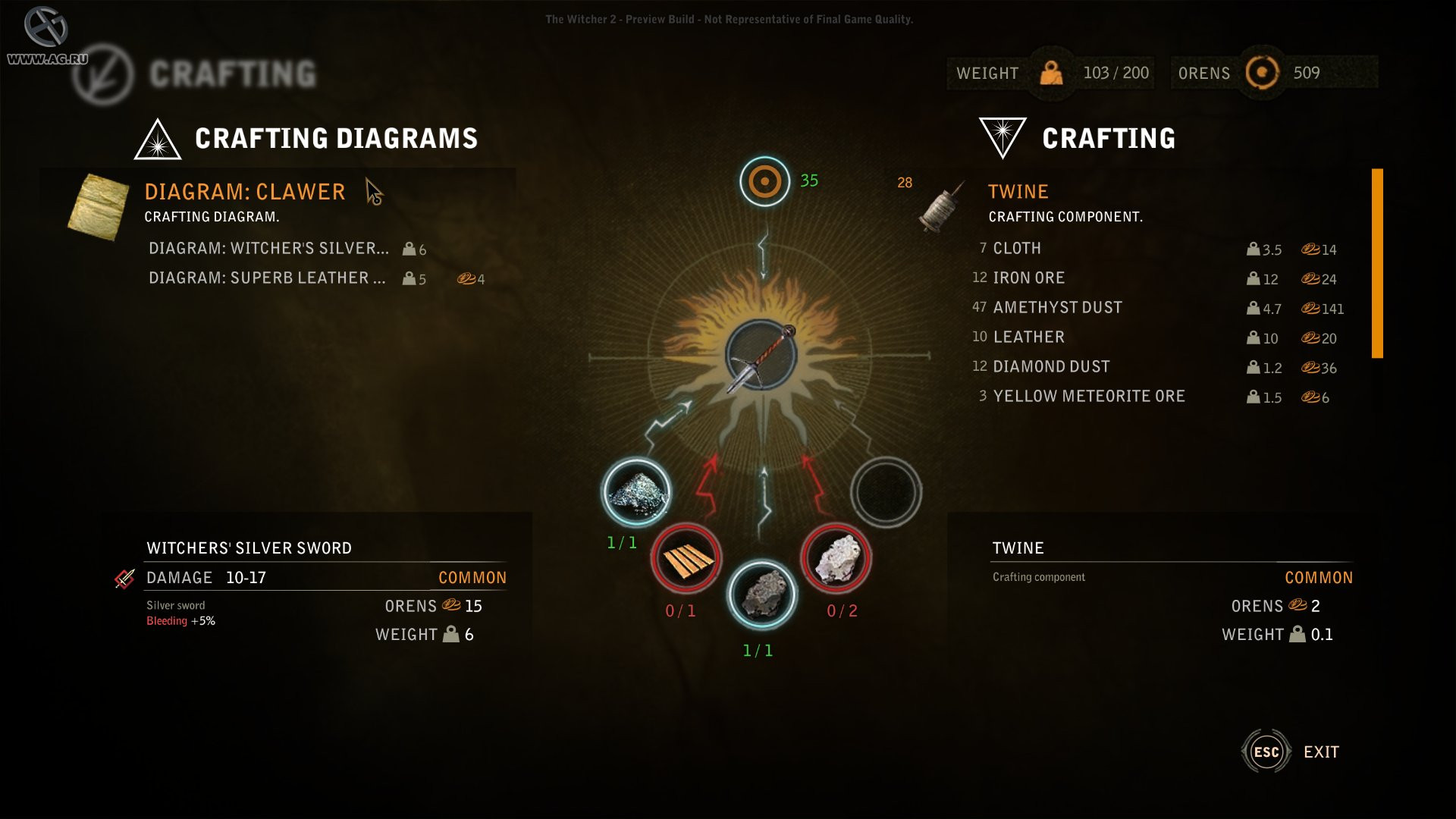Choose Cloth in the component list
Viewport: 1456px width, 819px height.
pos(1017,249)
